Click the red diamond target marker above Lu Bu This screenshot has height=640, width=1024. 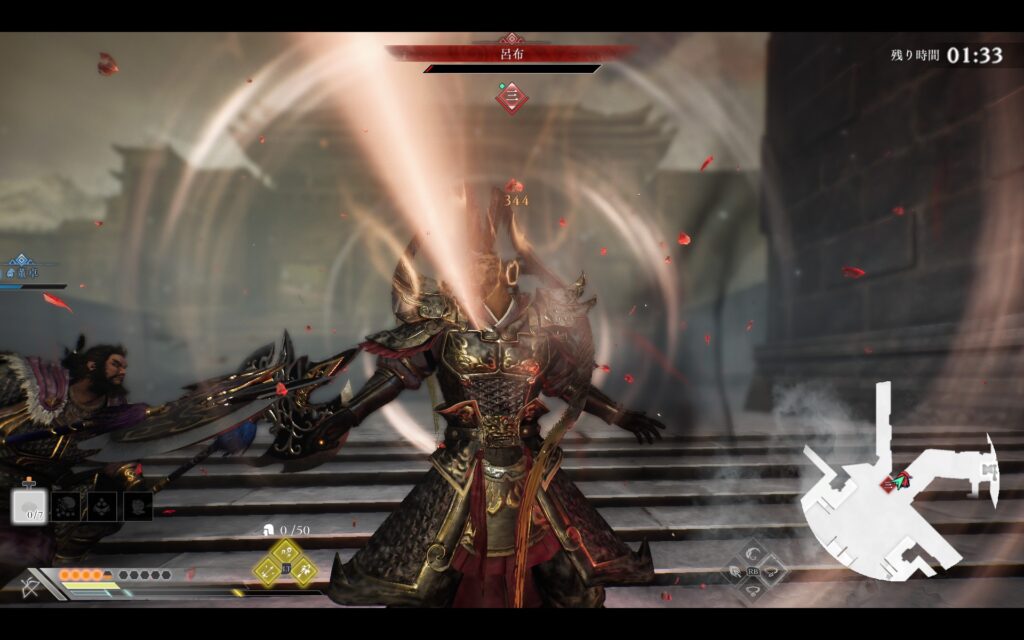tap(512, 97)
